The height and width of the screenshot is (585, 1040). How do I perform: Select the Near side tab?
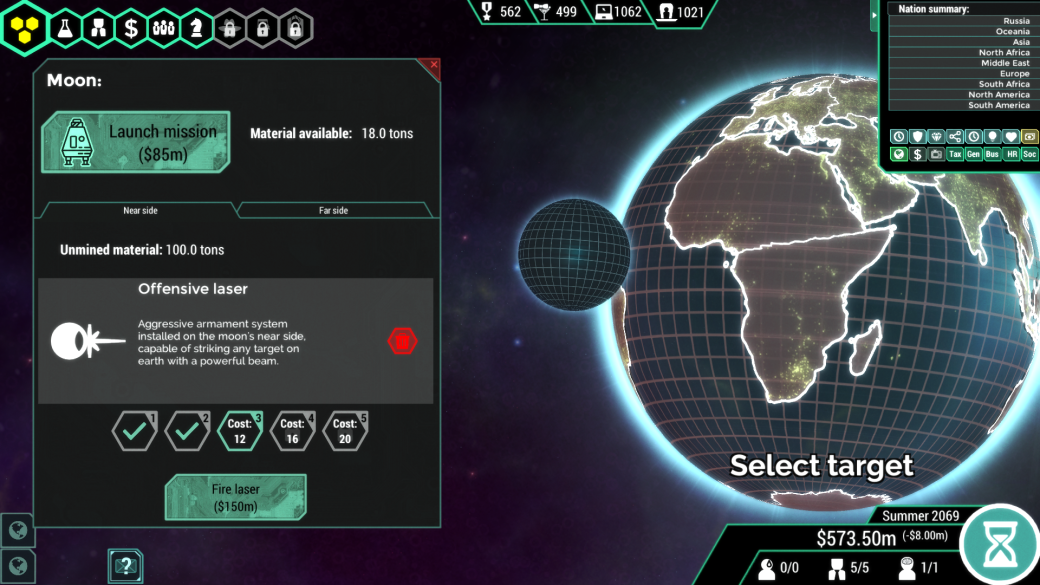click(139, 211)
